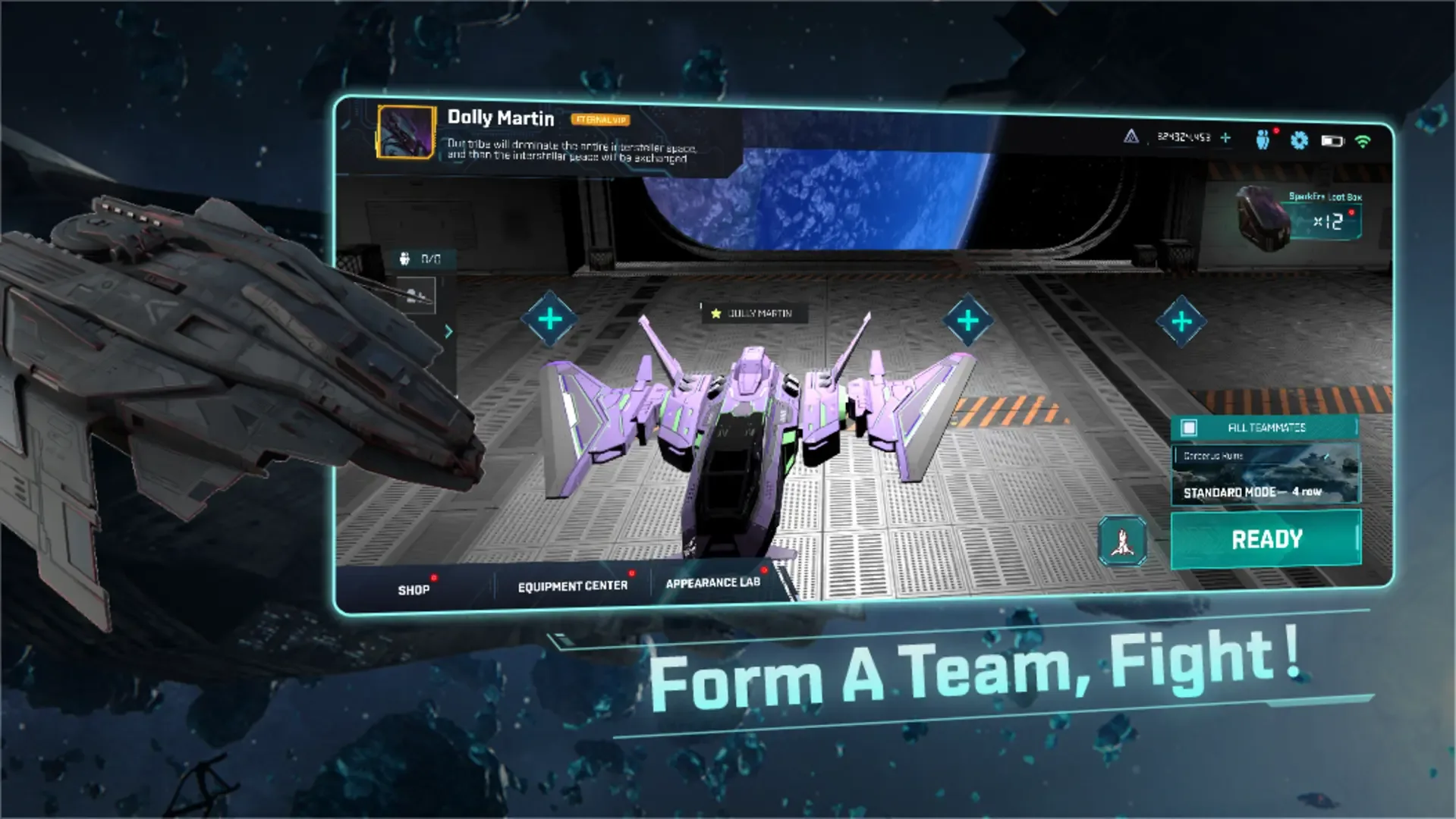Click the rocket launch icon beside READY
The height and width of the screenshot is (819, 1456).
[1121, 540]
